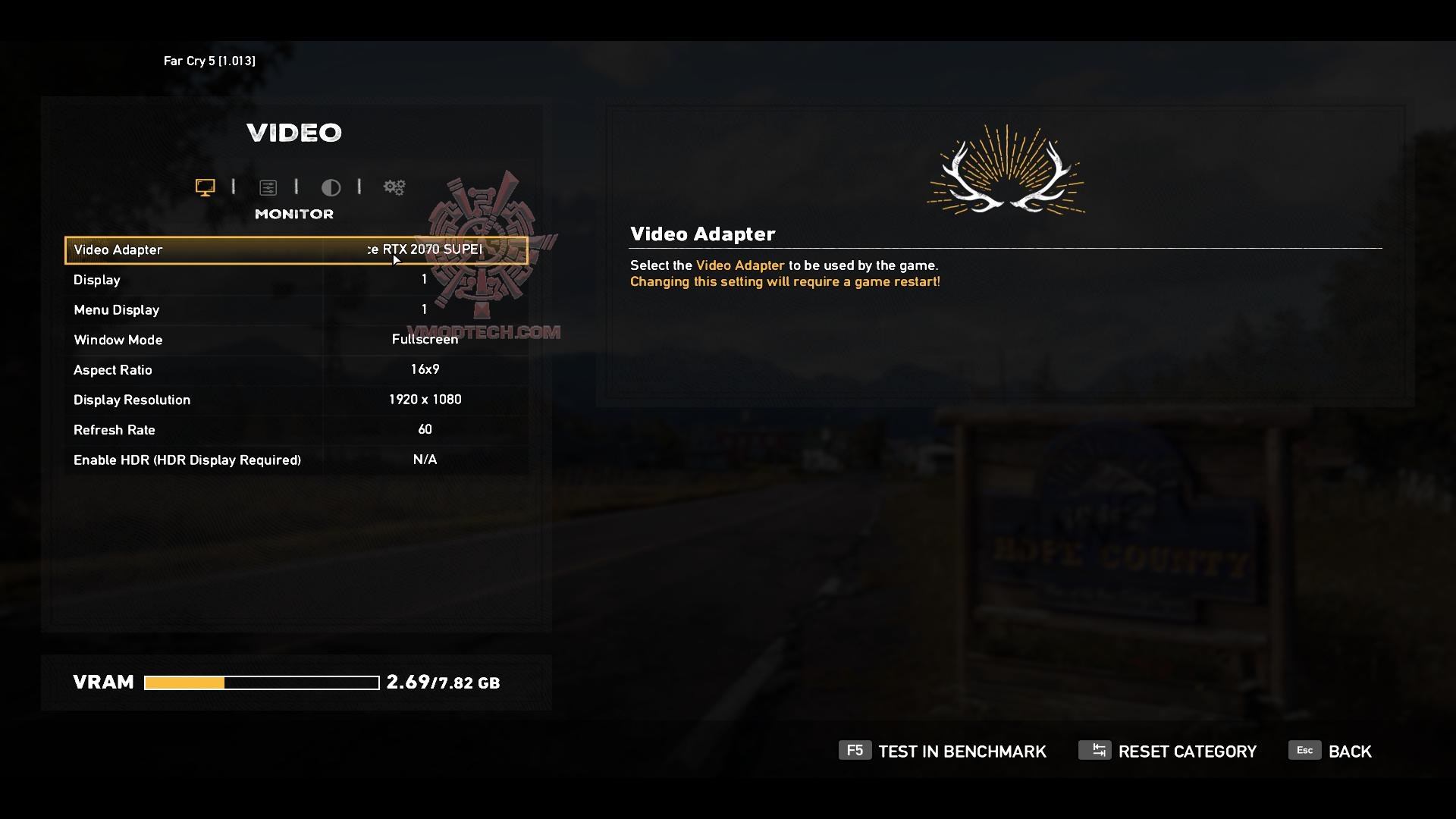Open the Quality settings sliders icon

click(268, 187)
